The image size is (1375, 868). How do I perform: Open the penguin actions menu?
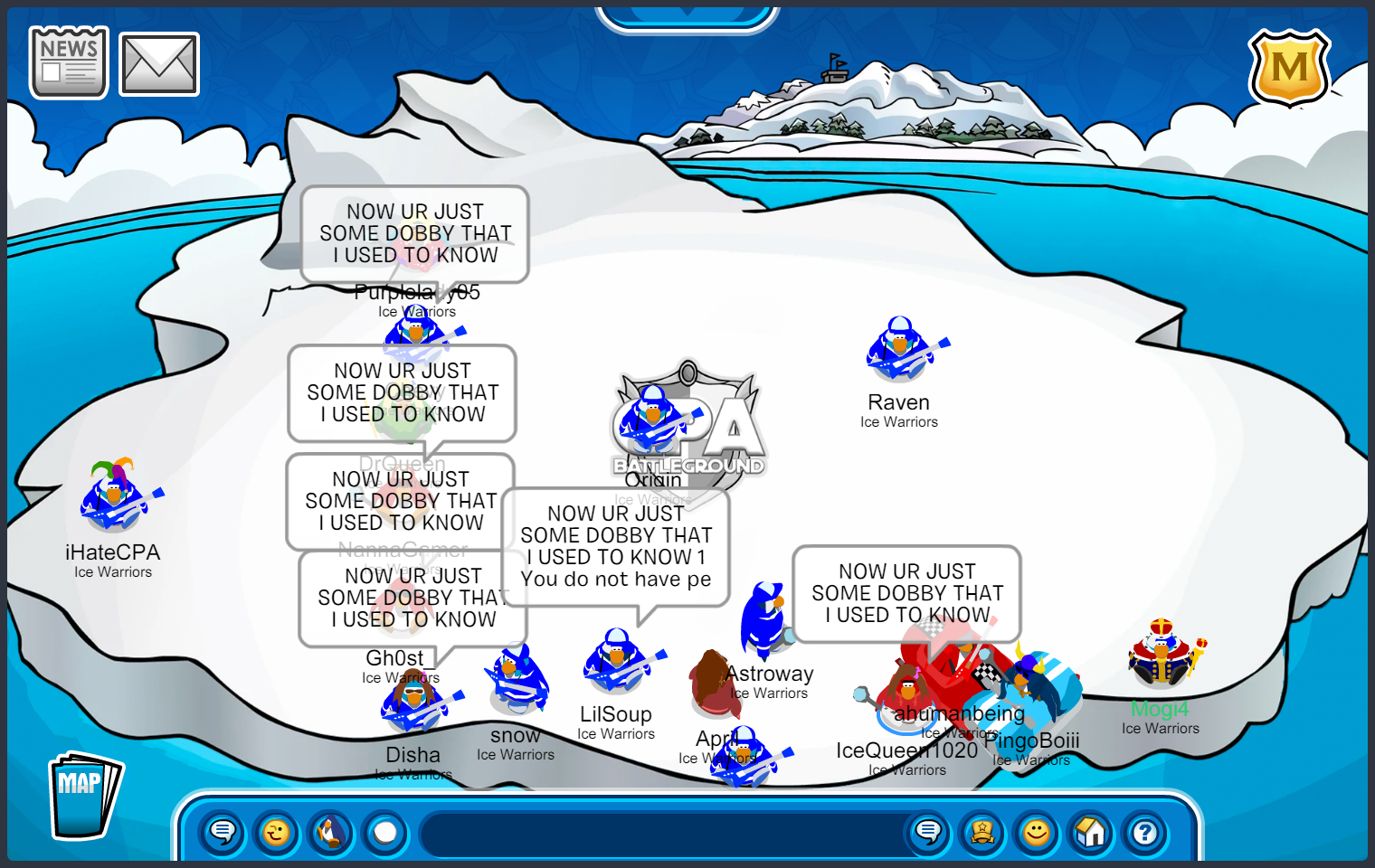331,832
